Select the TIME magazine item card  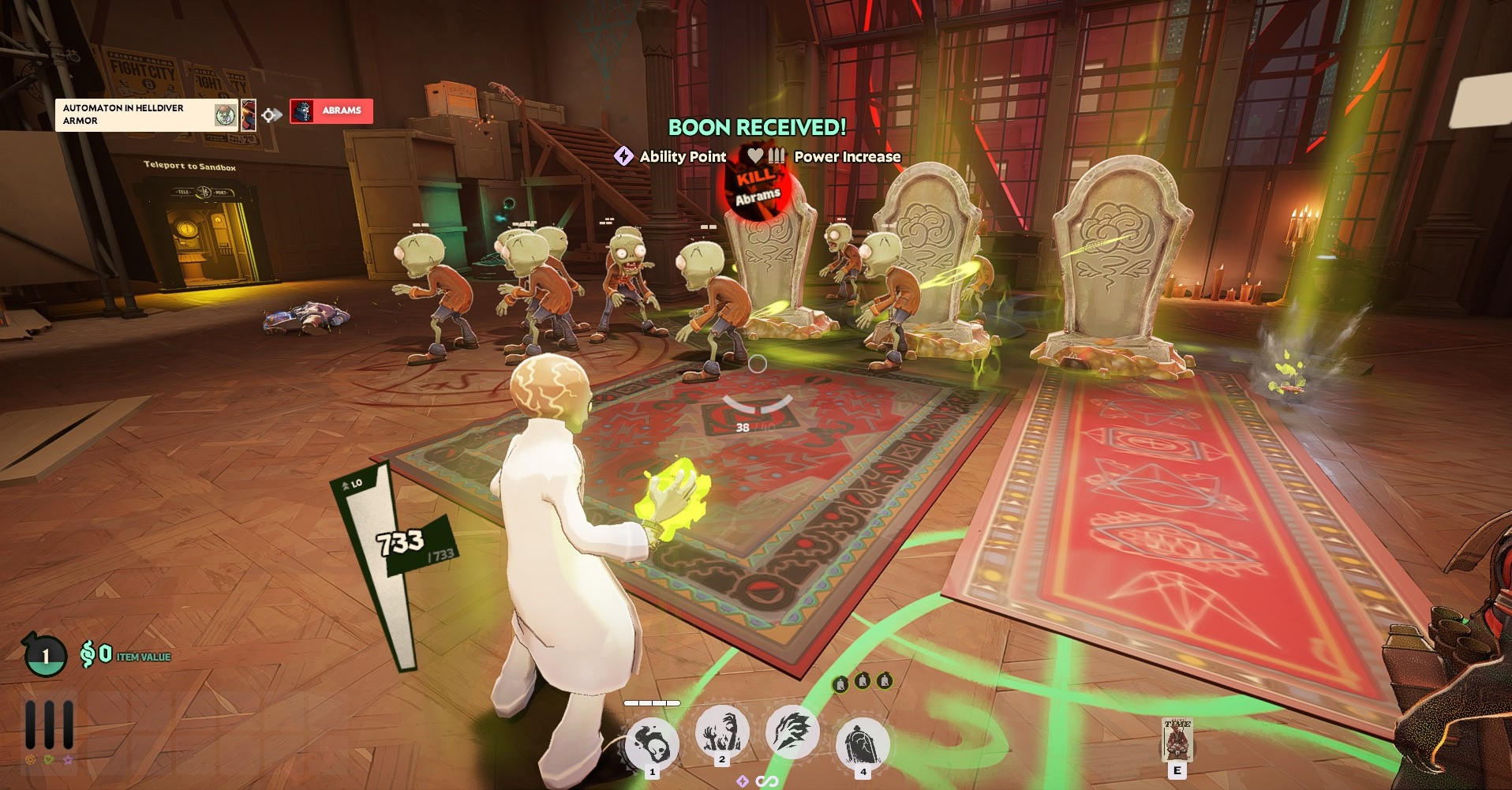[x=1177, y=739]
